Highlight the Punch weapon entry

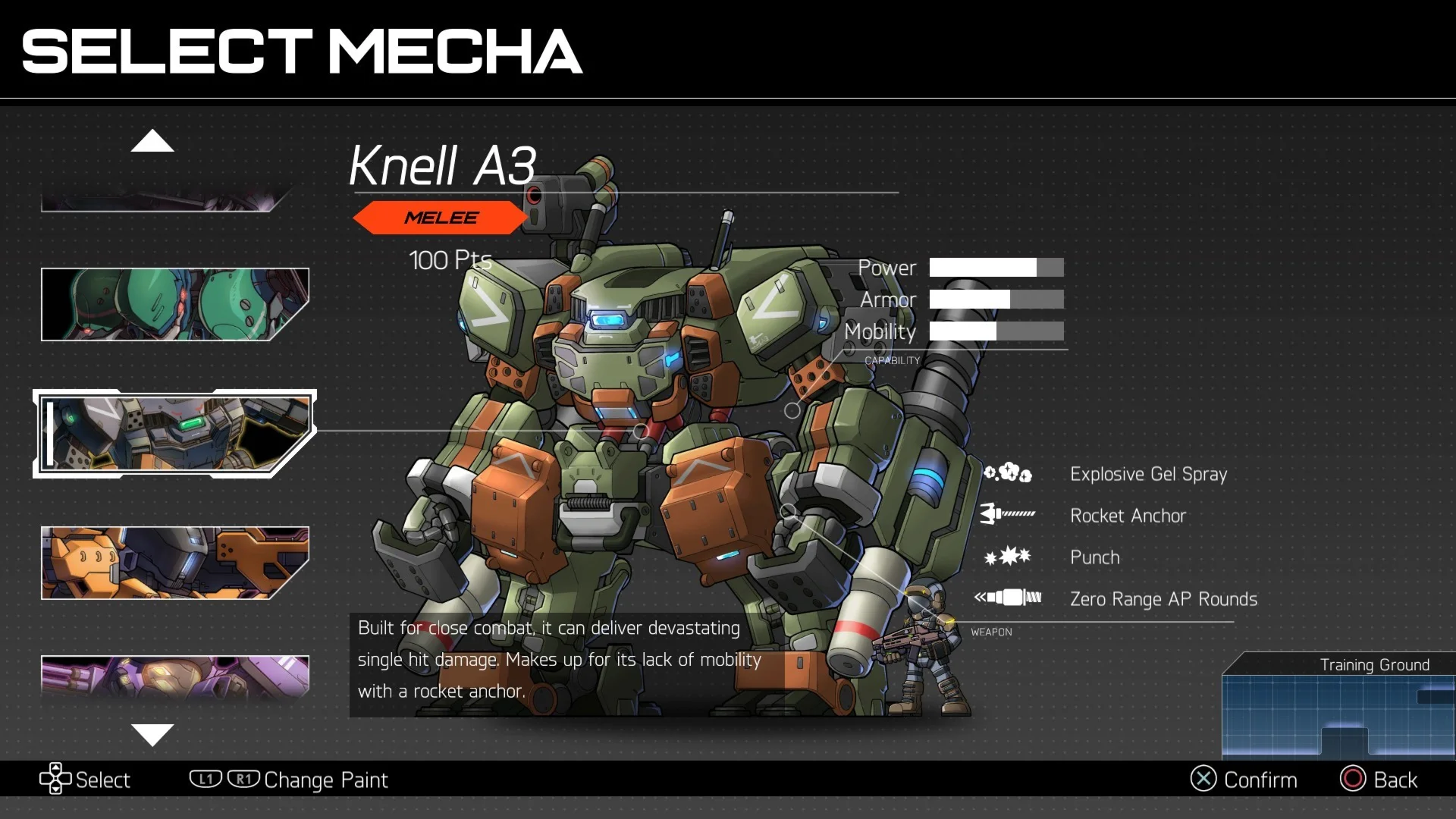1094,557
